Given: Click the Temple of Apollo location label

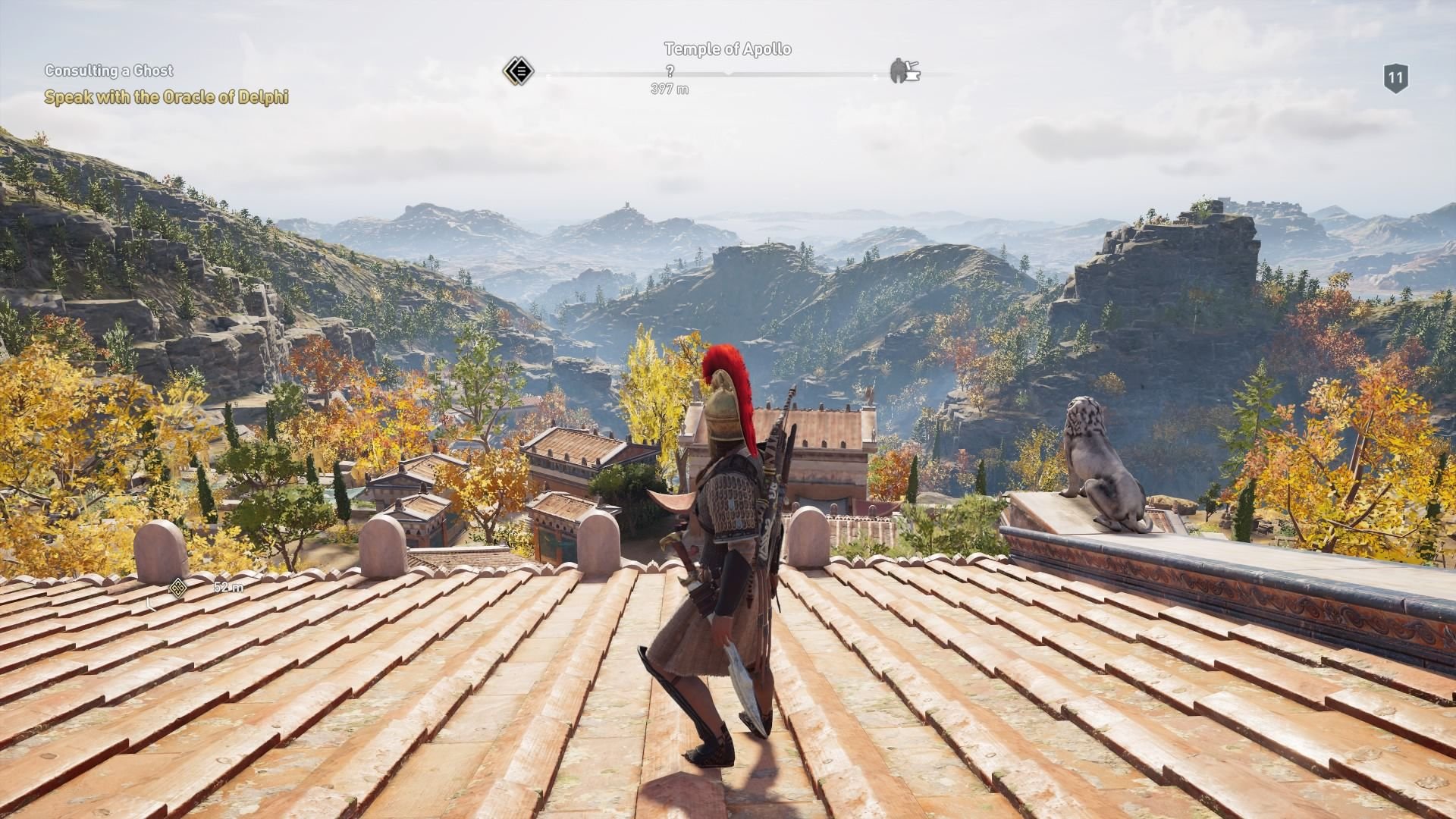Looking at the screenshot, I should [x=726, y=50].
